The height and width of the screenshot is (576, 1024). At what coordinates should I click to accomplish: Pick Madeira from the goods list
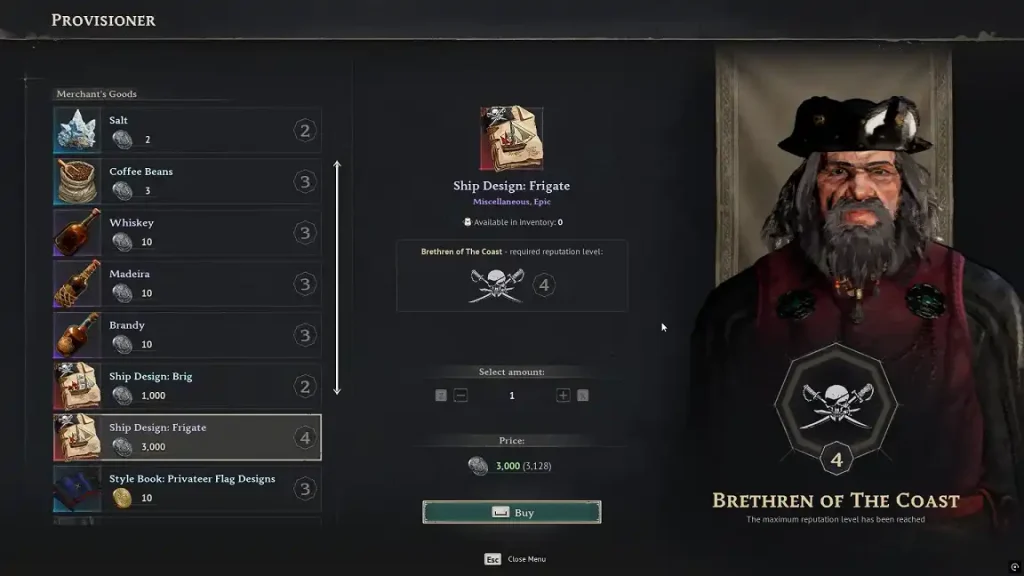tap(187, 284)
